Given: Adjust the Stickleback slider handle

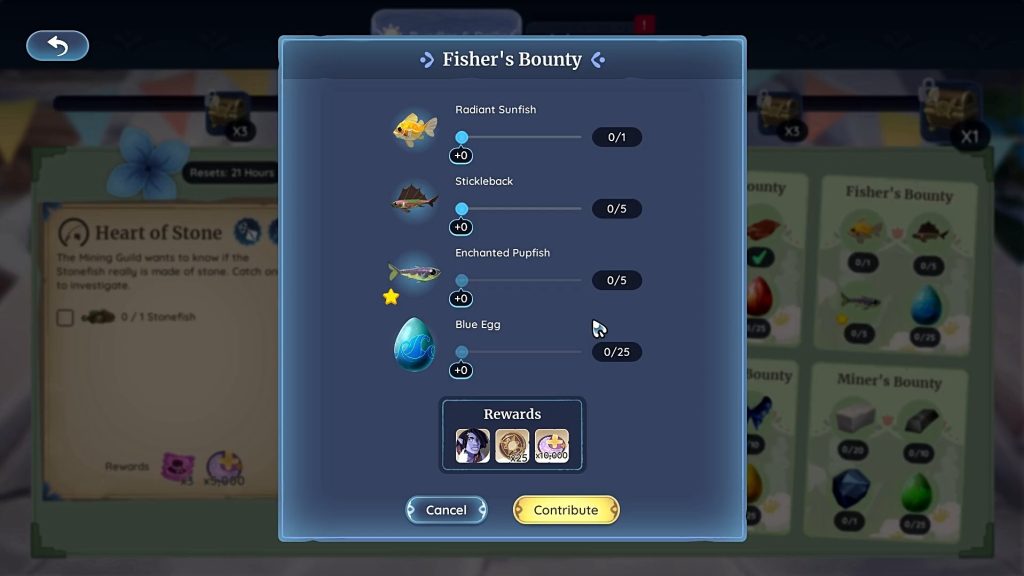Looking at the screenshot, I should (x=462, y=209).
